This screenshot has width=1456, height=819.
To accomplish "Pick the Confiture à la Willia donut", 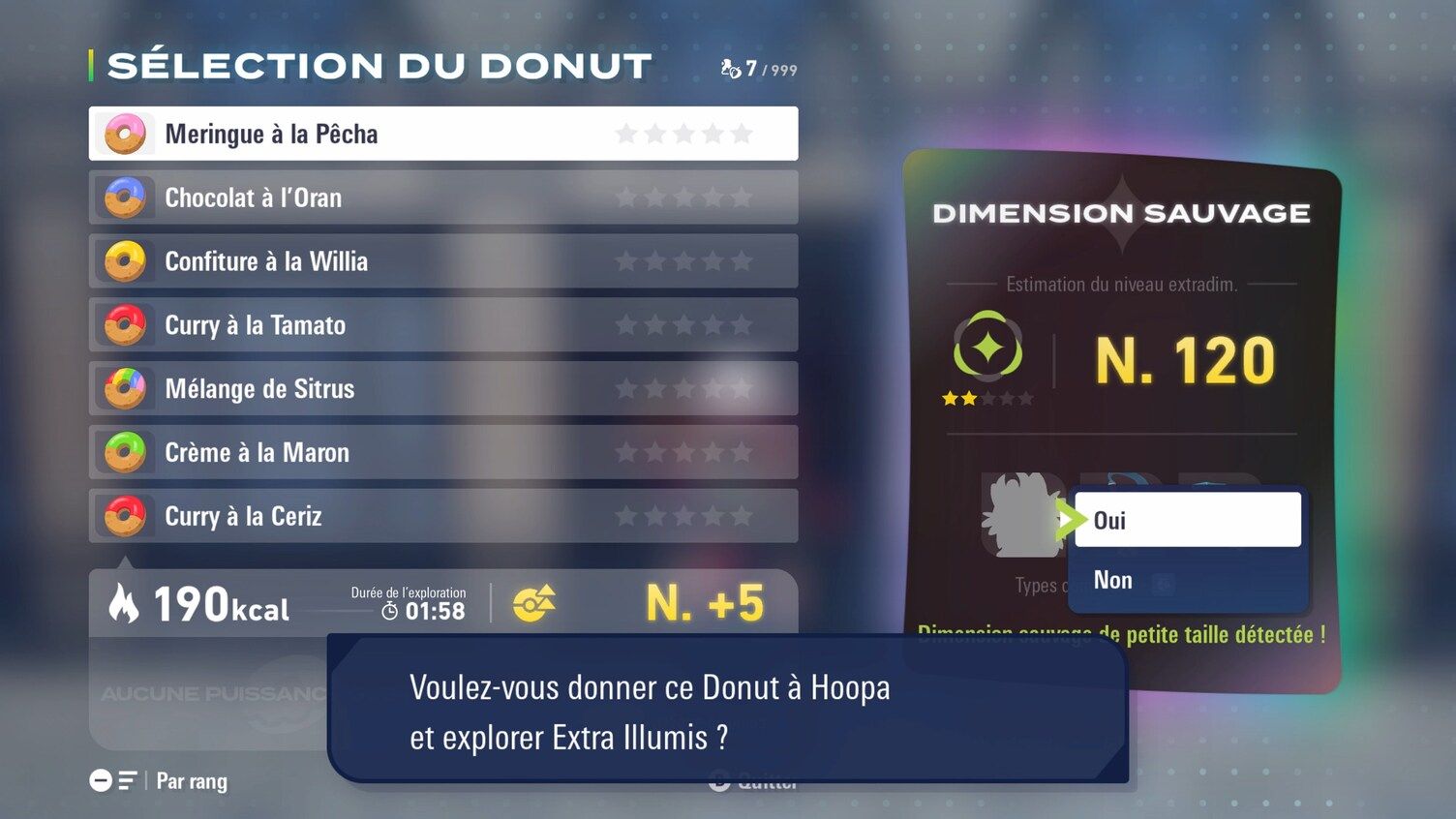I will tap(442, 261).
